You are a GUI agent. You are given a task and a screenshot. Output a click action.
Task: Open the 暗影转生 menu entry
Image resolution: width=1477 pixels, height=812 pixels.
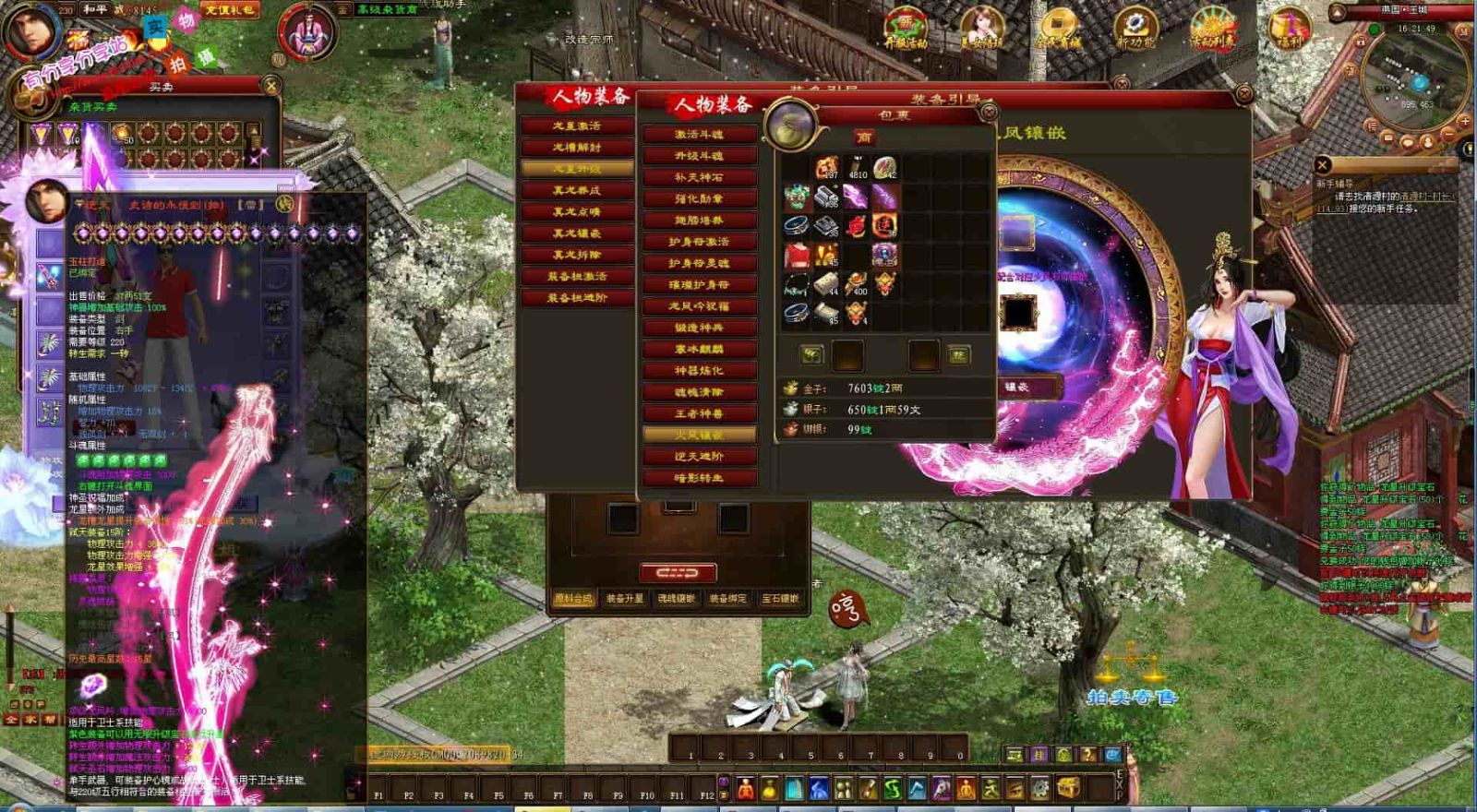point(699,478)
